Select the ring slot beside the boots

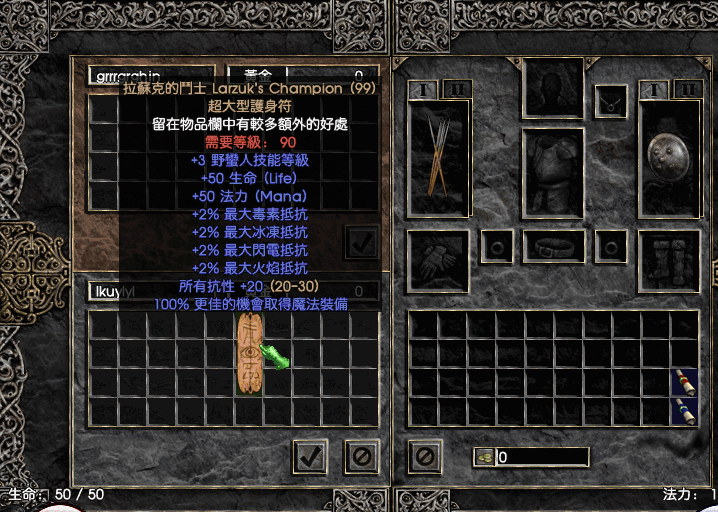tap(611, 246)
